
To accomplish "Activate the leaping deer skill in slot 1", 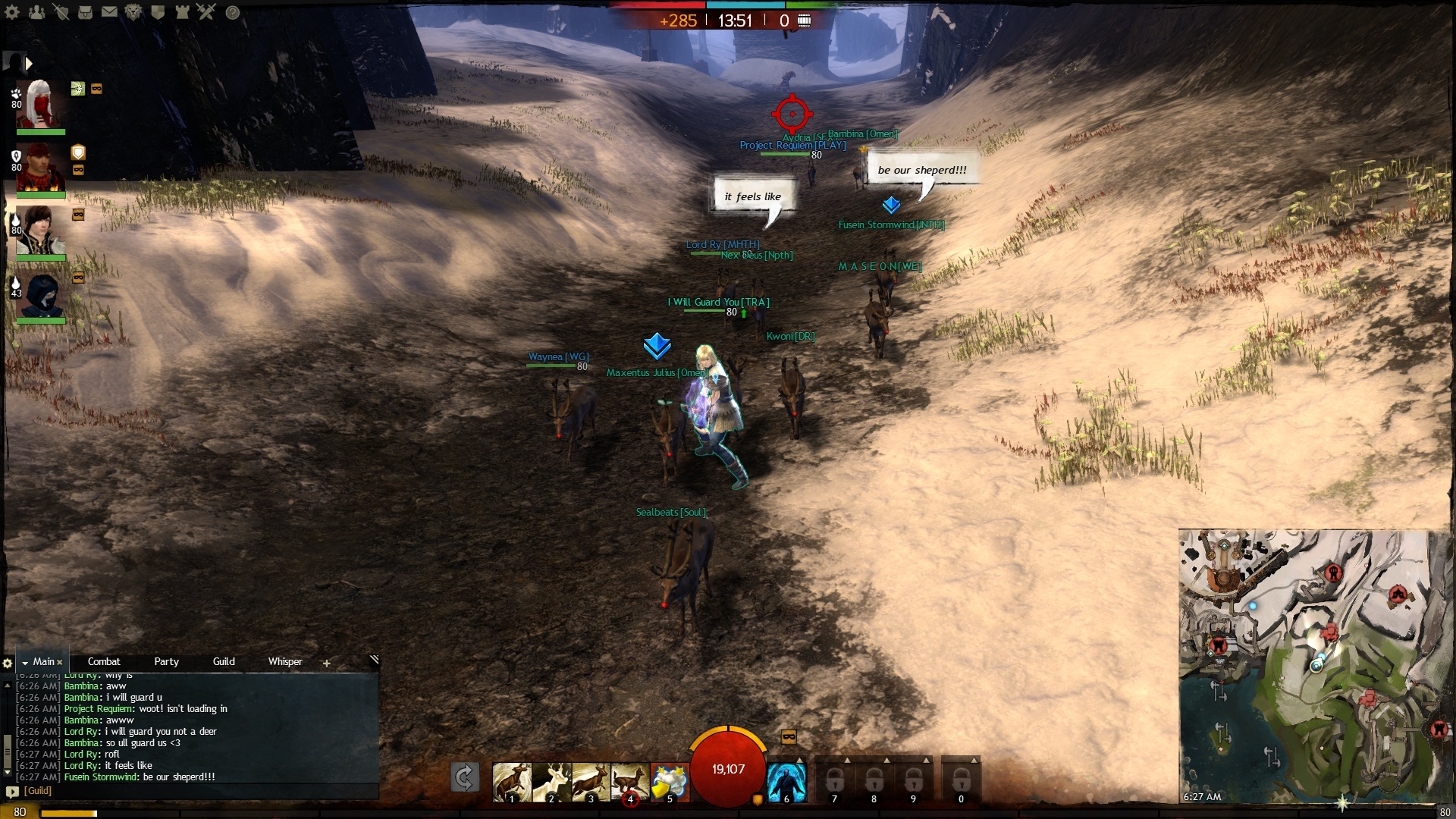I will pos(512,781).
